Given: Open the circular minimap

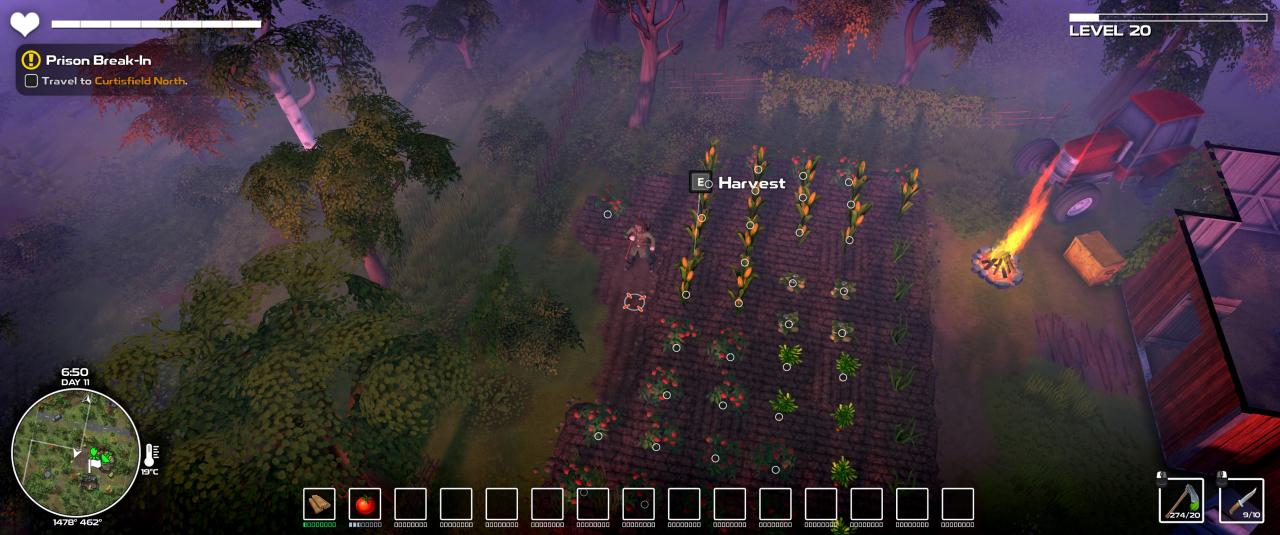Looking at the screenshot, I should pos(76,453).
